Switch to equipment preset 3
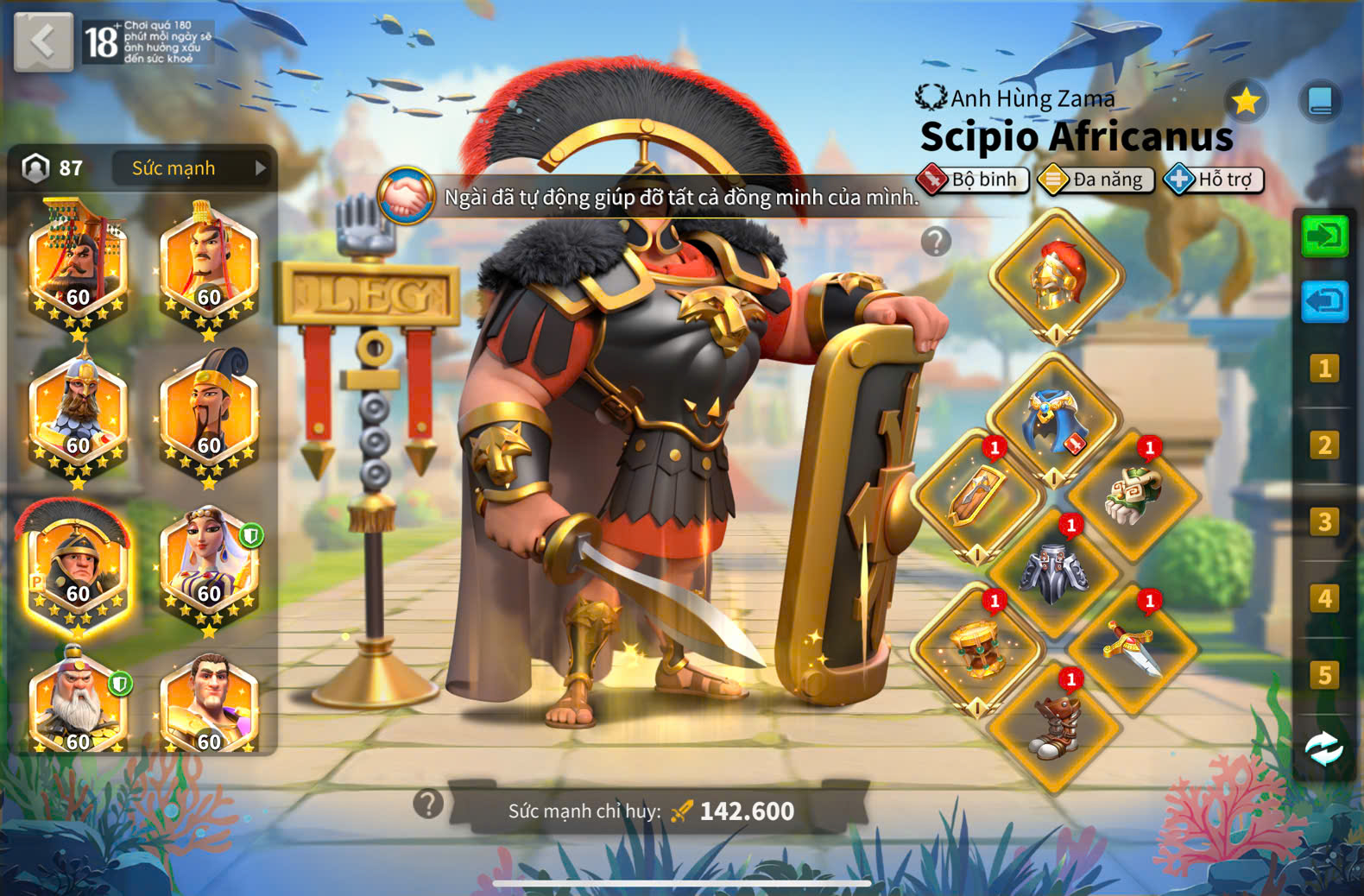This screenshot has height=896, width=1364. coord(1324,522)
